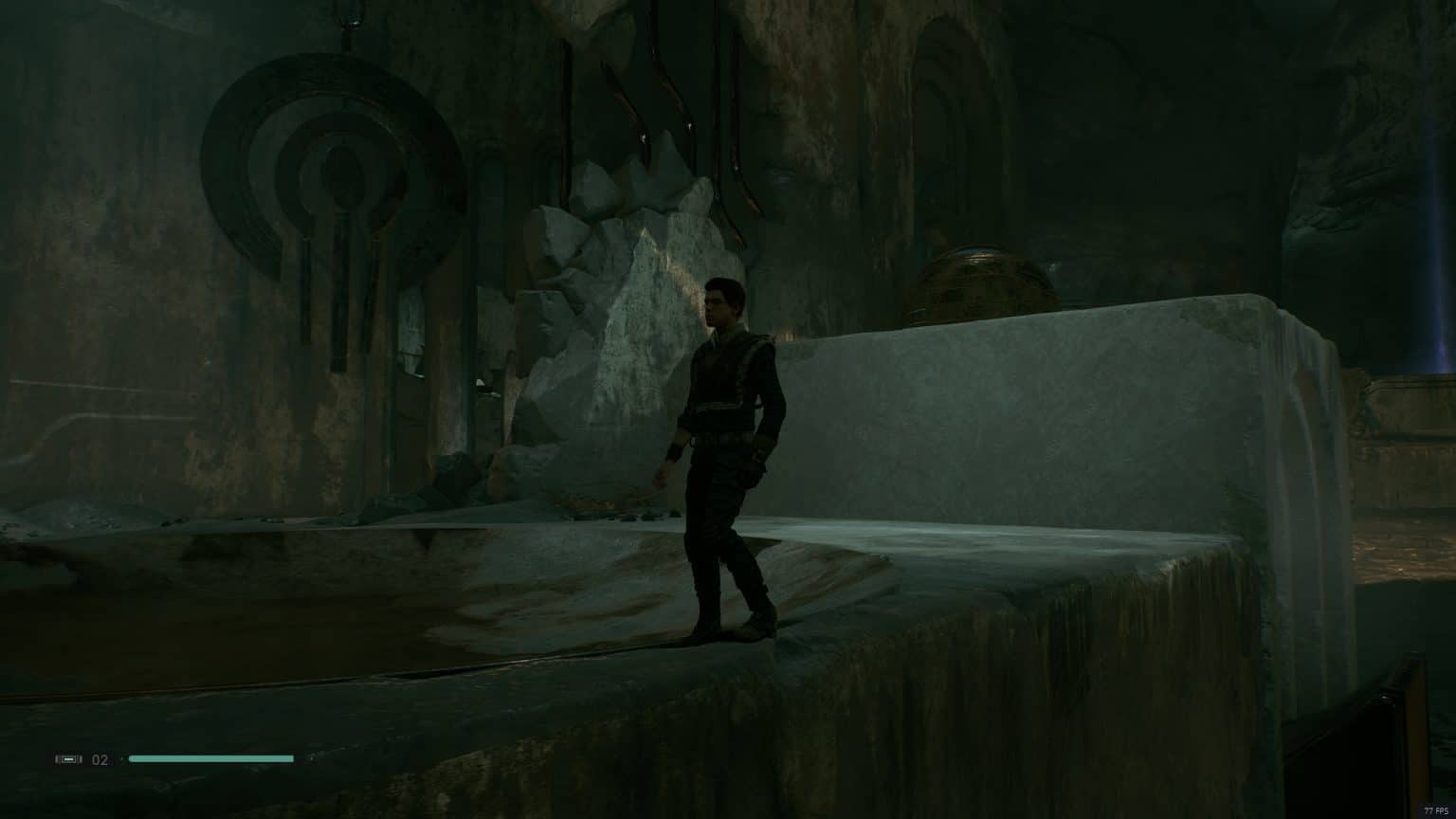1456x819 pixels.
Task: Toggle the stim counter HUD element
Action: 85,759
